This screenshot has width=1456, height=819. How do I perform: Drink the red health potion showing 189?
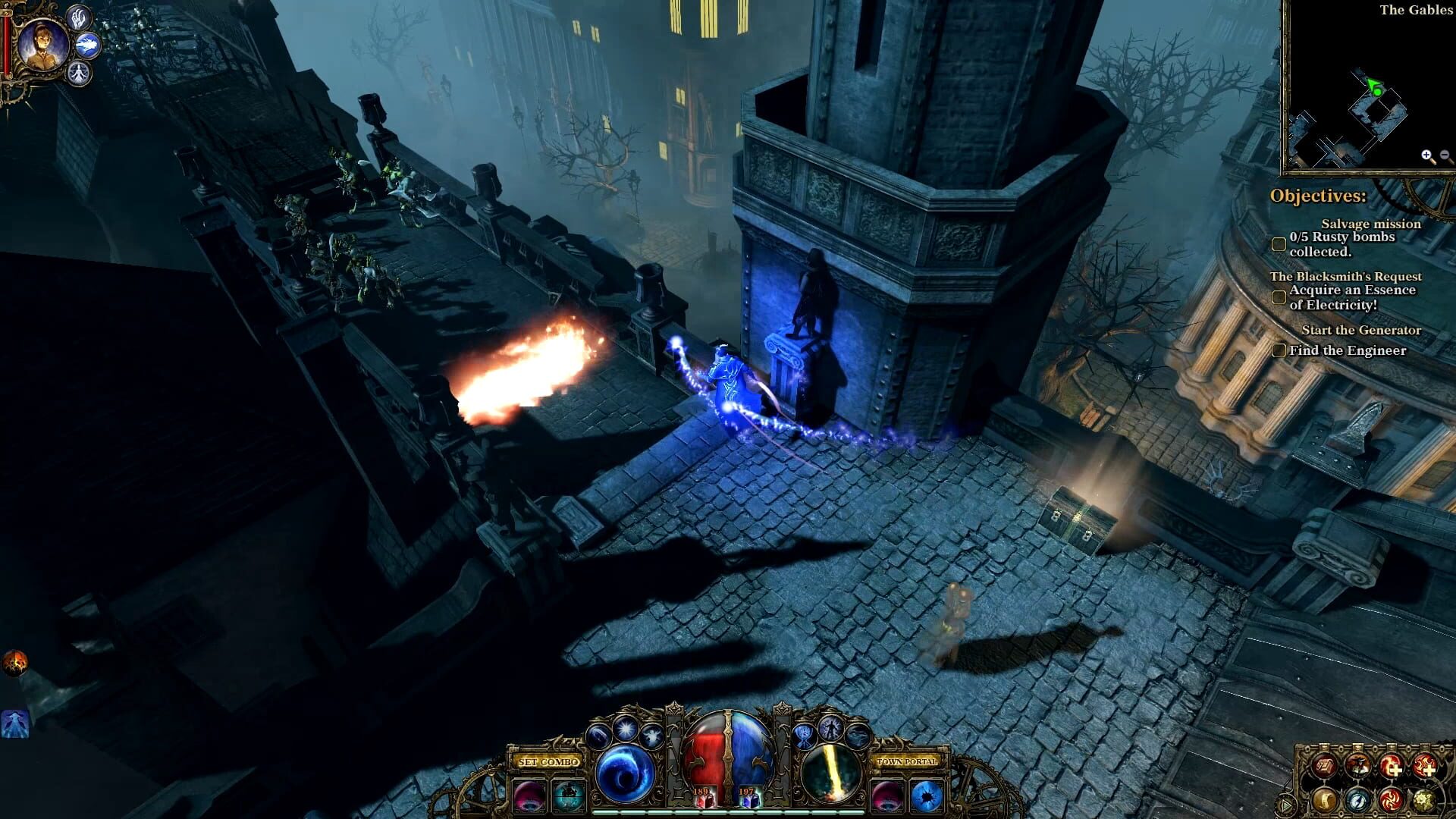[705, 800]
